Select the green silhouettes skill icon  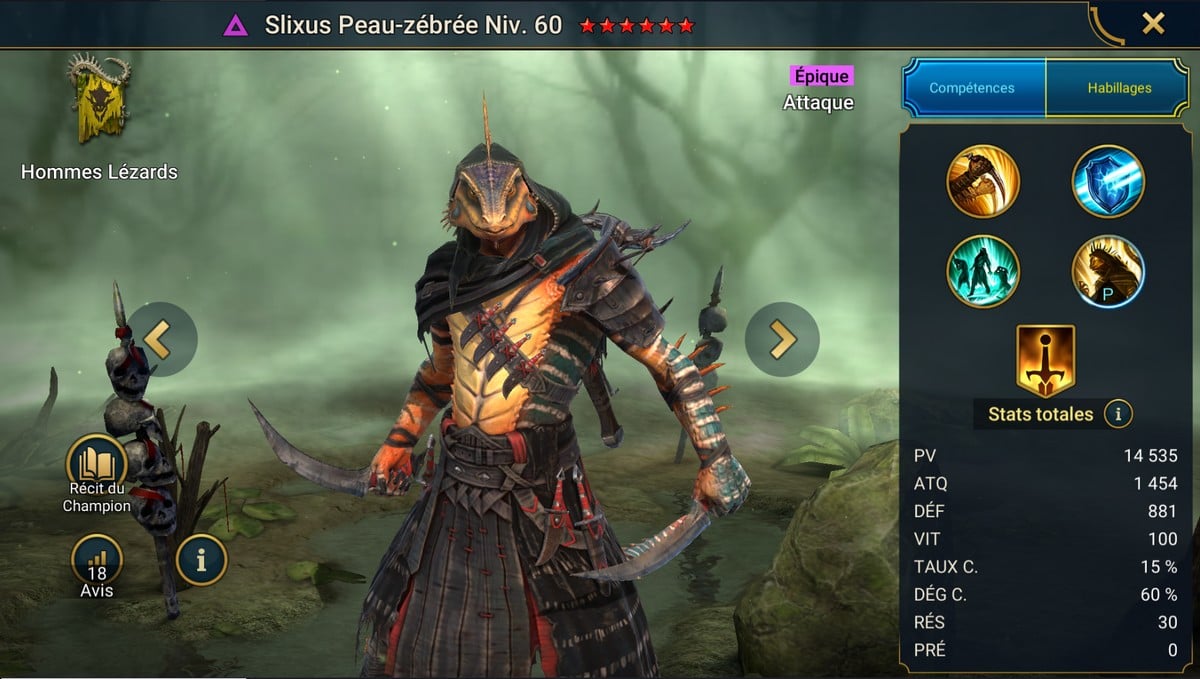pos(983,271)
